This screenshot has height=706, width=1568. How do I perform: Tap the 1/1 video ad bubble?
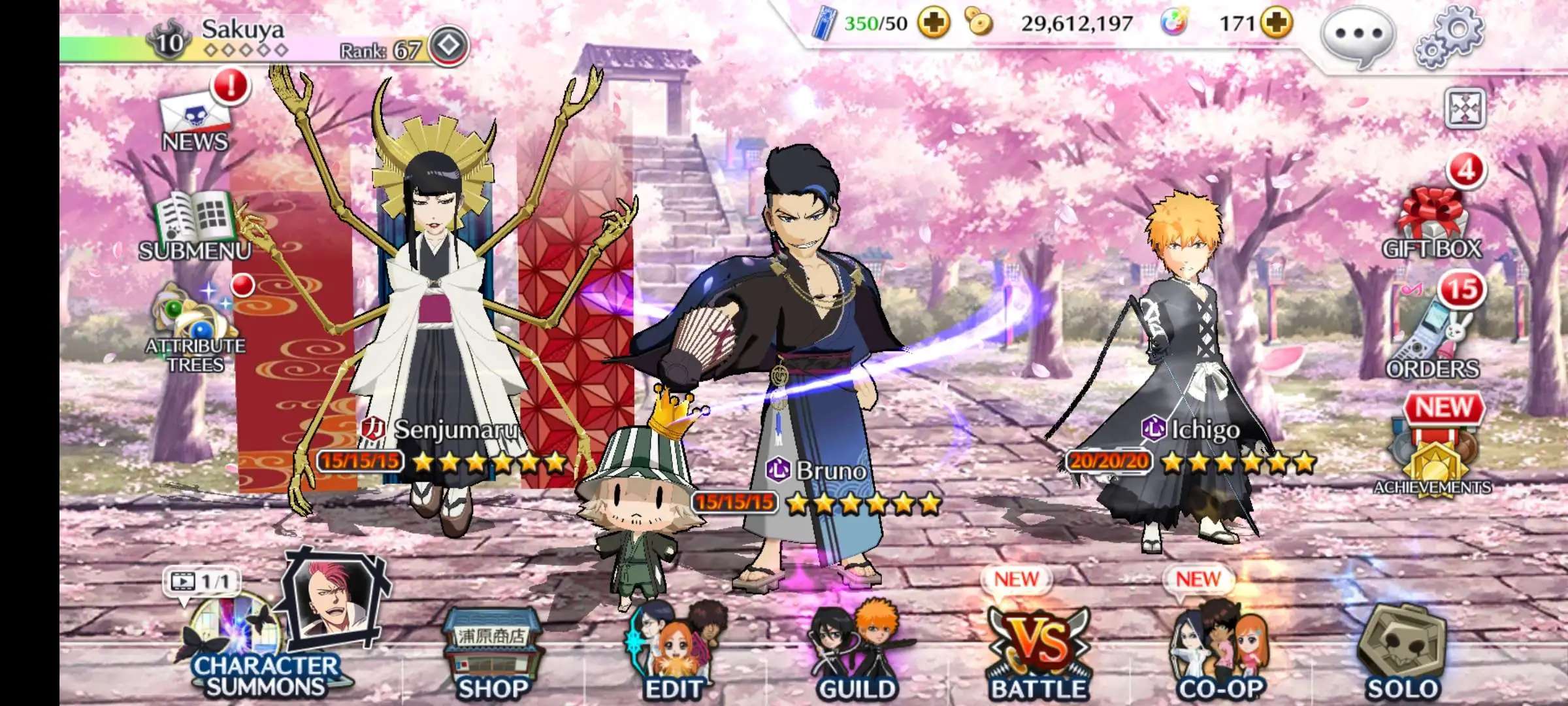tap(201, 581)
